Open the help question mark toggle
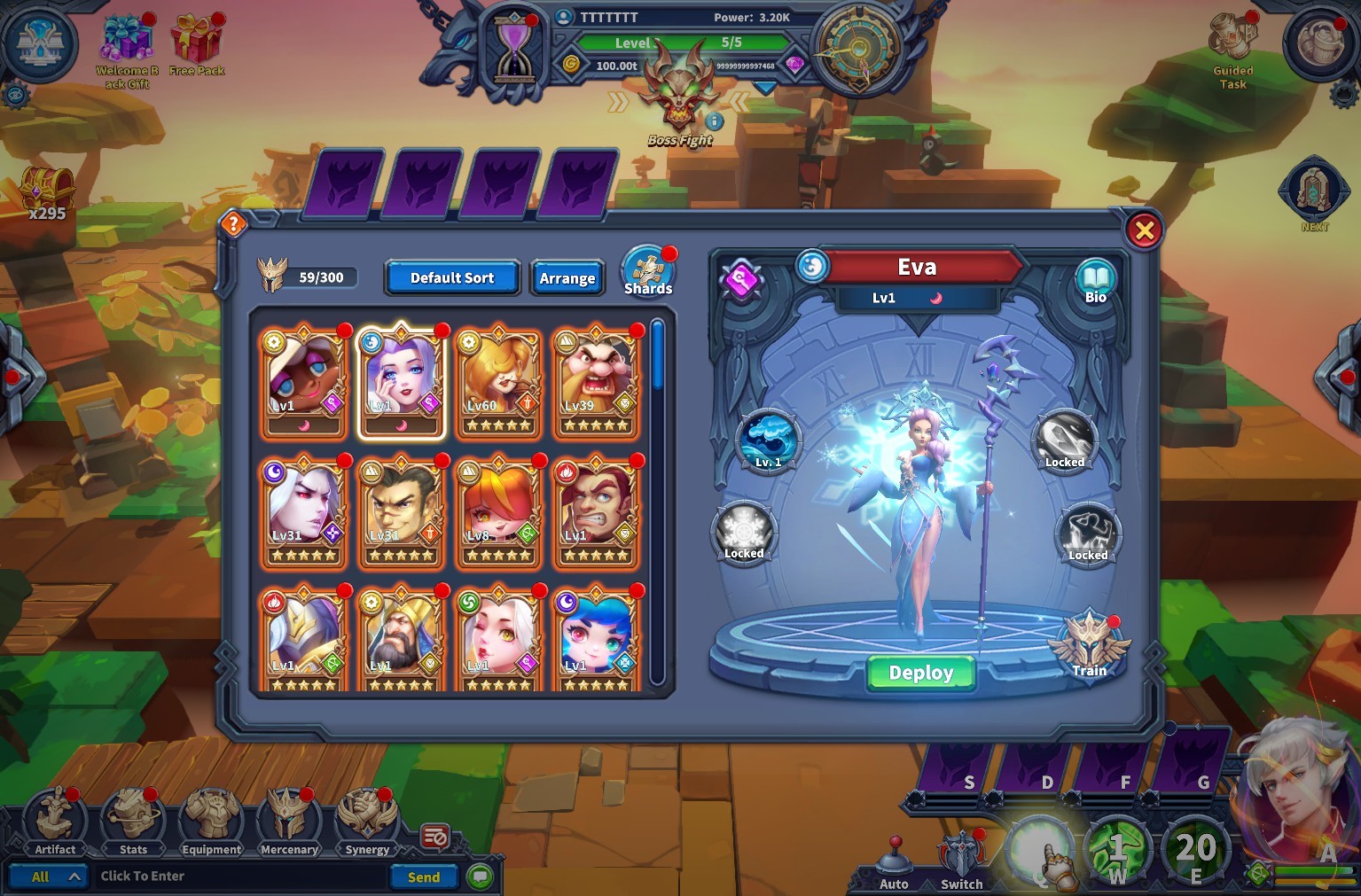1361x896 pixels. (232, 224)
